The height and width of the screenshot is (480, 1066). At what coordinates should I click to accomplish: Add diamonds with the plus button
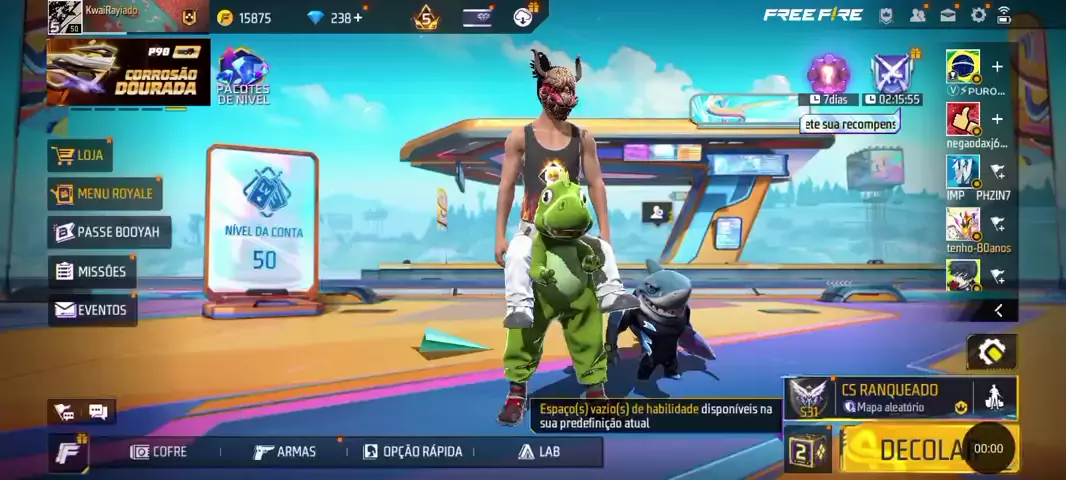click(358, 17)
